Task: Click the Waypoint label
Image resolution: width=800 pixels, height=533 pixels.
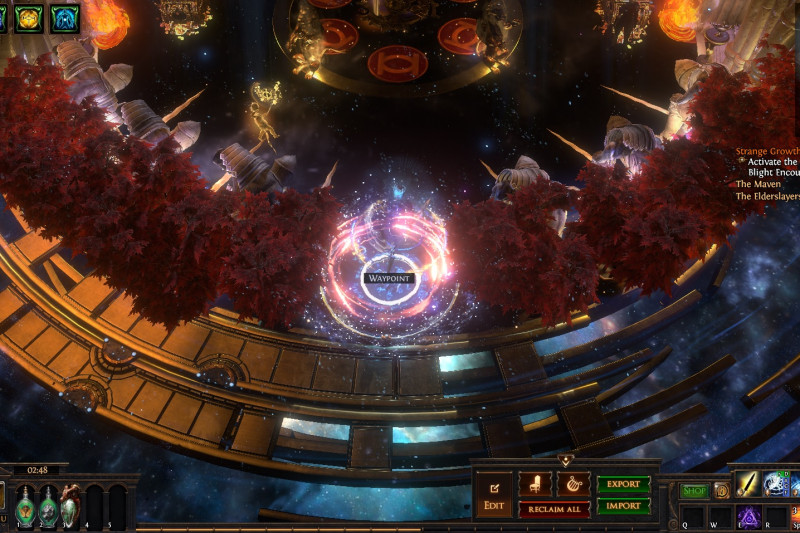Action: 389,277
